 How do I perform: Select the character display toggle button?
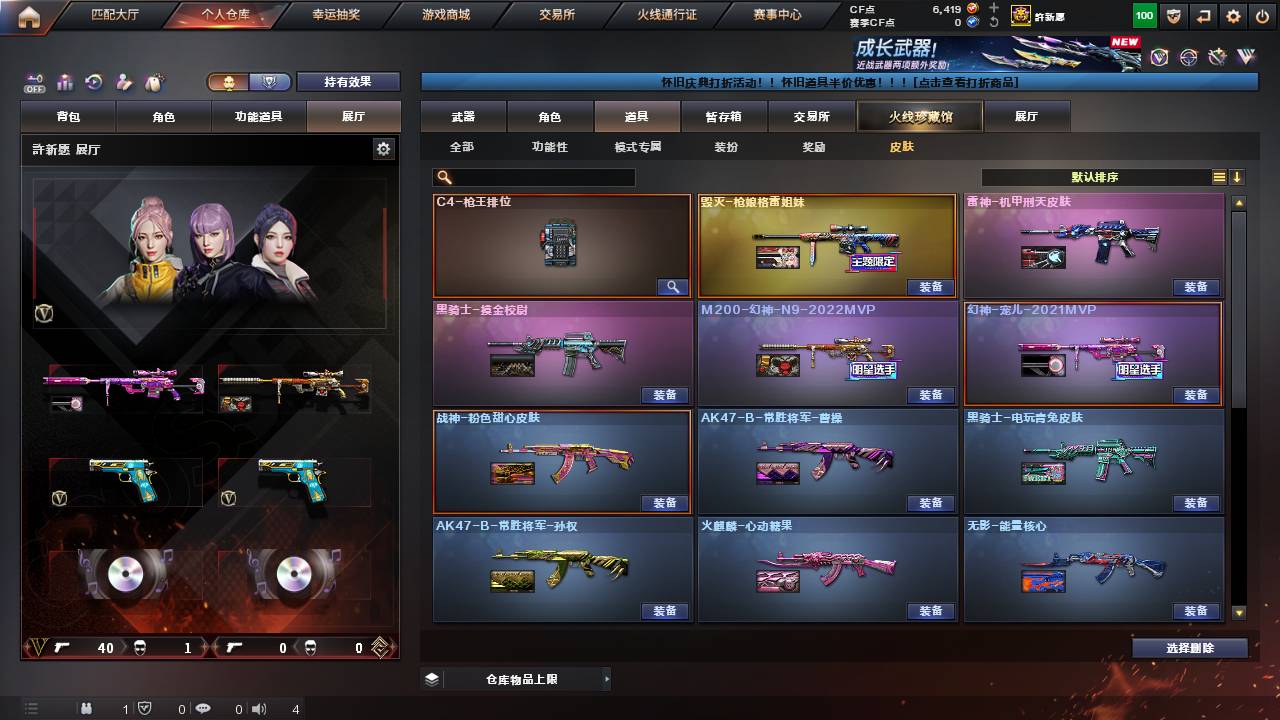pyautogui.click(x=230, y=82)
